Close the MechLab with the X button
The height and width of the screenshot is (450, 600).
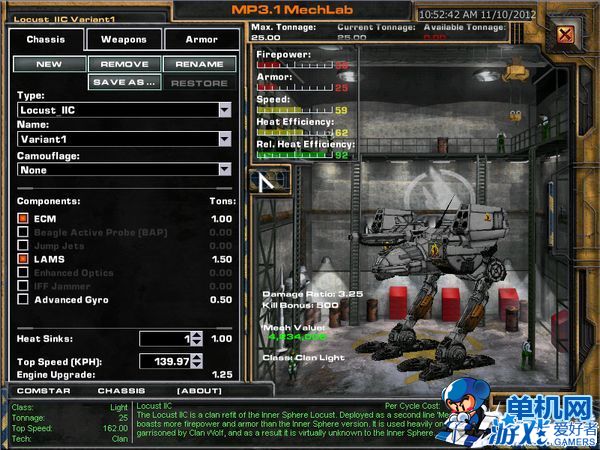pyautogui.click(x=566, y=36)
